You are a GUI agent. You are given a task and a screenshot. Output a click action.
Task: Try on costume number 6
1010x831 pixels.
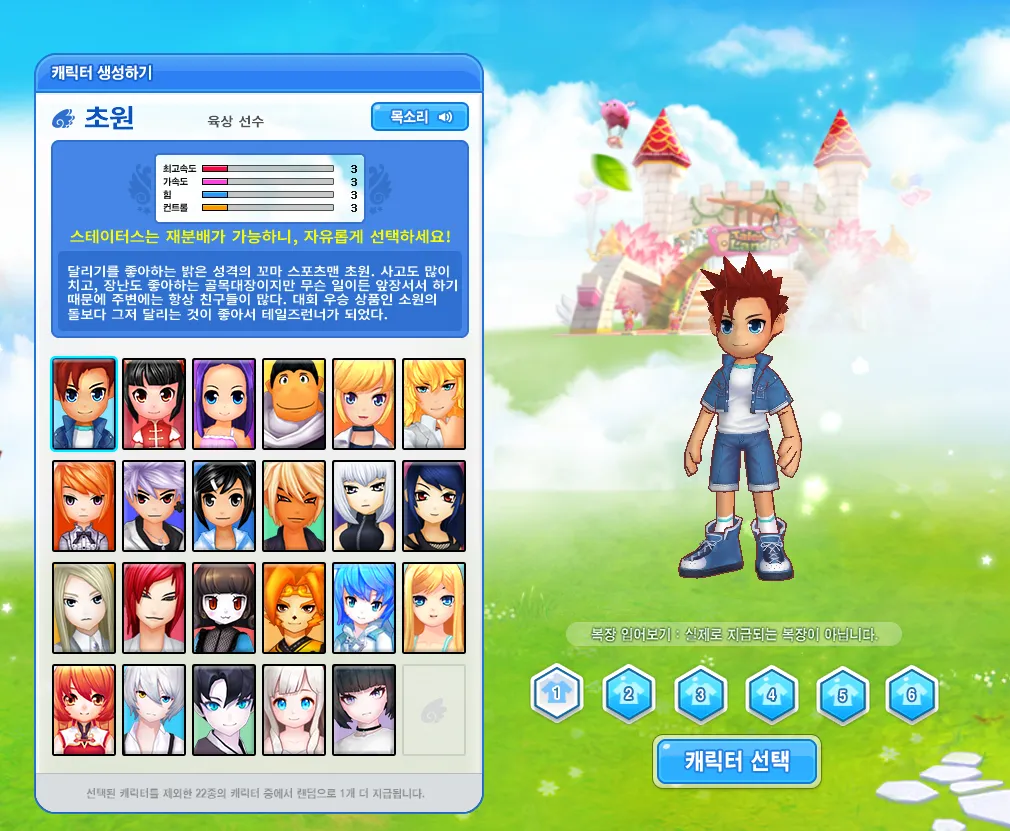pyautogui.click(x=911, y=693)
